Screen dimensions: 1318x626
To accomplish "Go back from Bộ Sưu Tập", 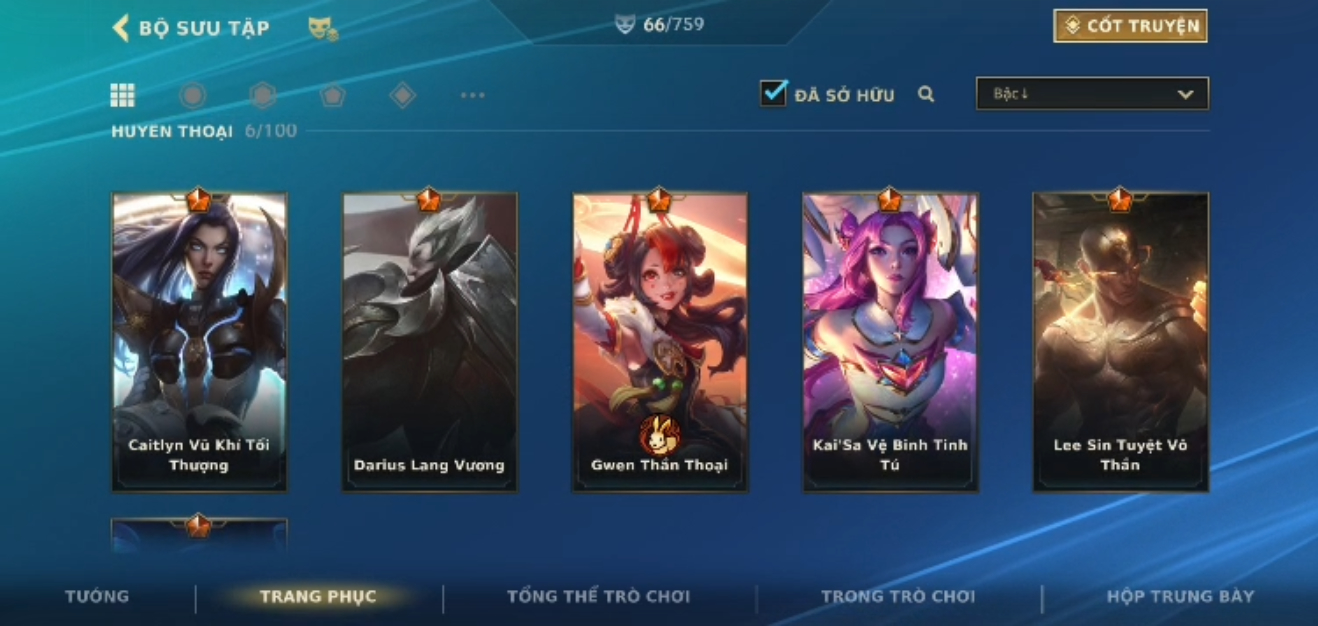I will pos(122,27).
